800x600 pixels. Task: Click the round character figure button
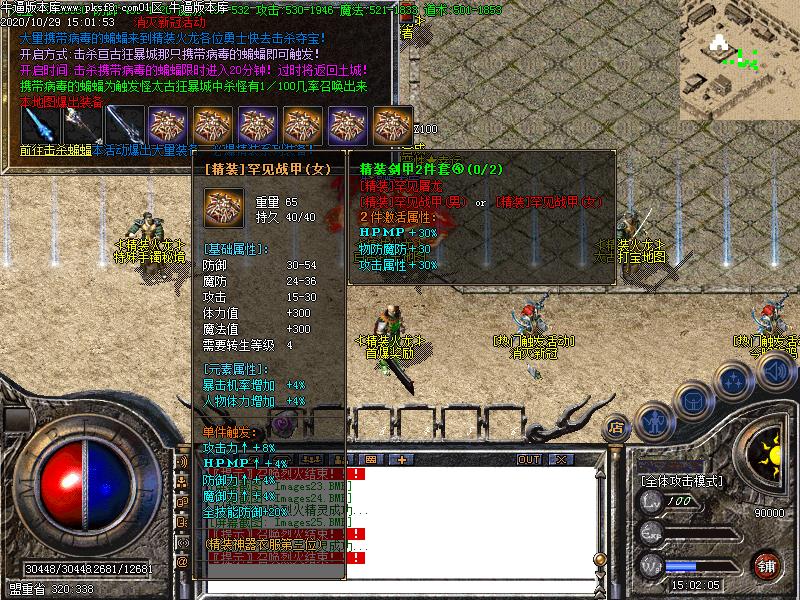pyautogui.click(x=653, y=421)
